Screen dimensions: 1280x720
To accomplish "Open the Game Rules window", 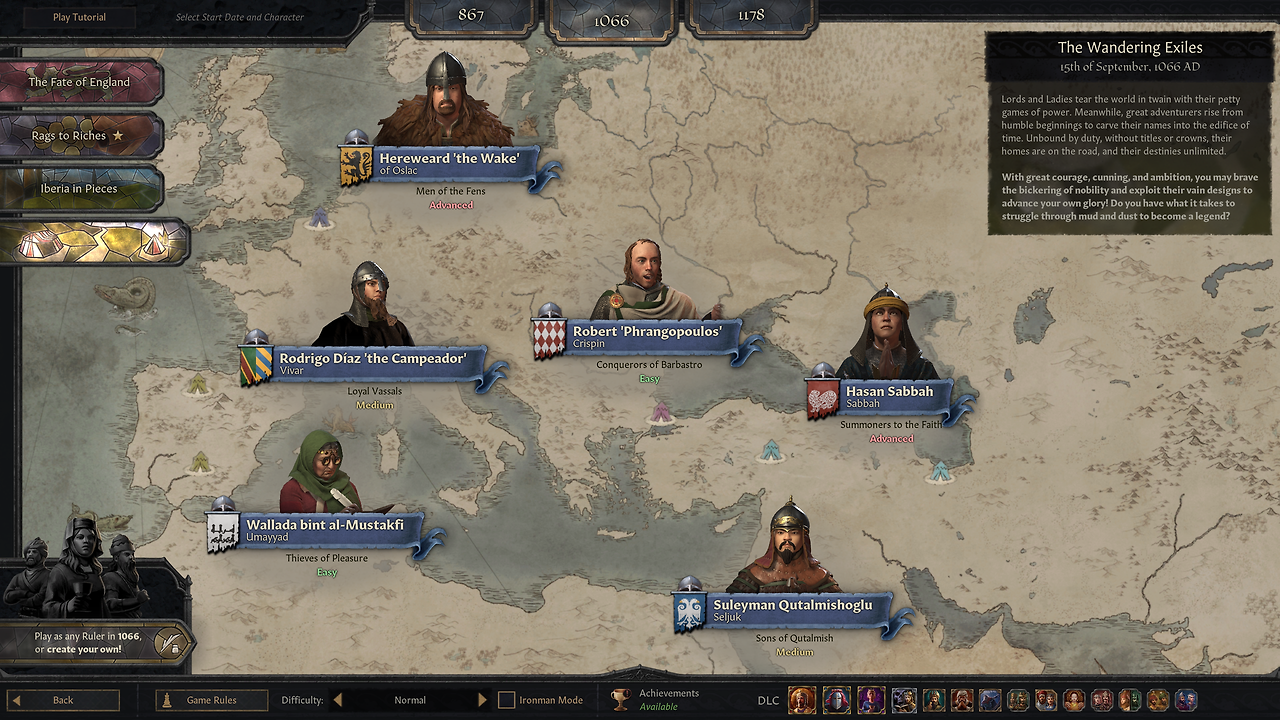I will (x=211, y=700).
